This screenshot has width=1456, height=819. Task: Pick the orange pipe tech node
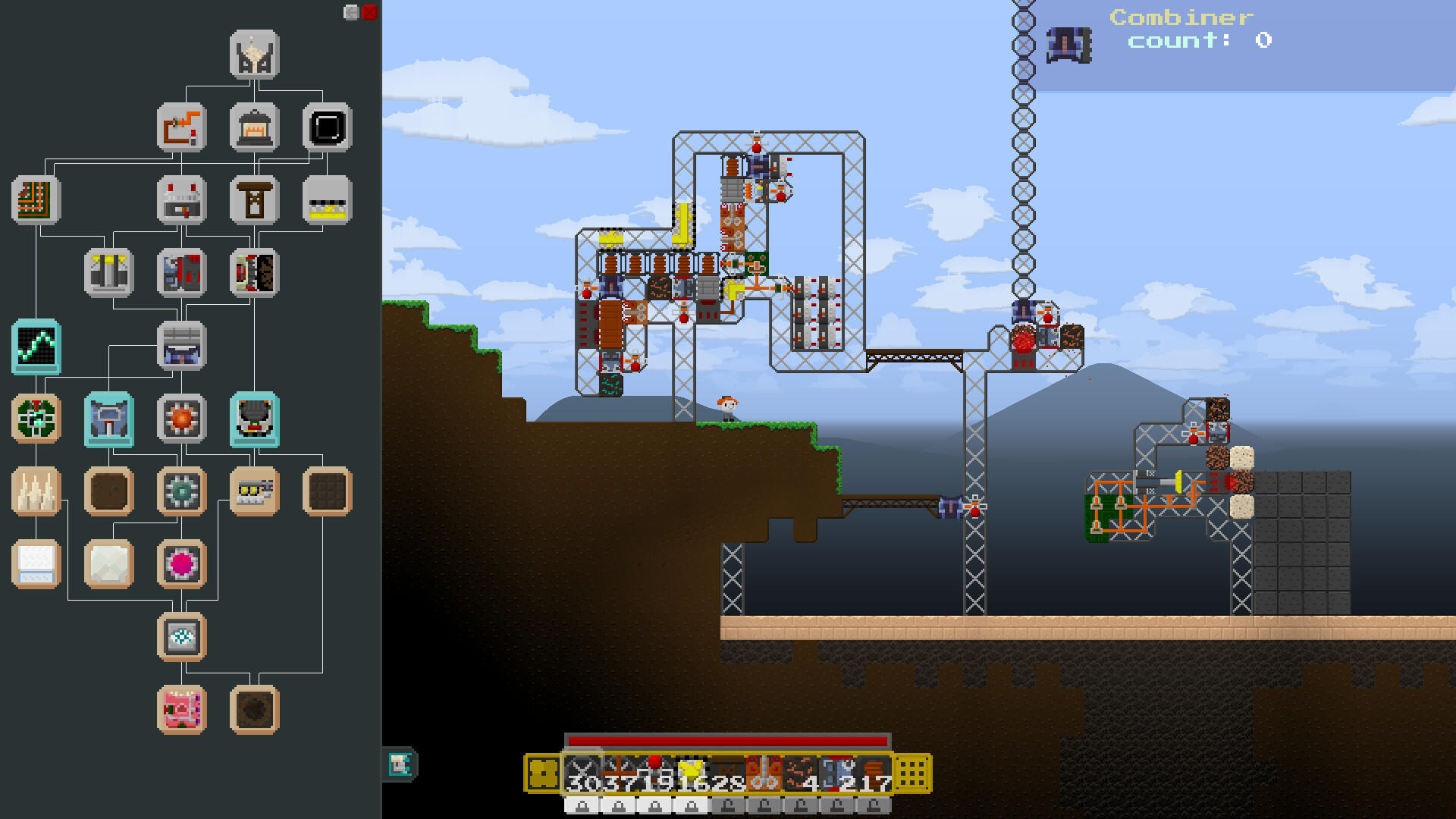point(181,127)
